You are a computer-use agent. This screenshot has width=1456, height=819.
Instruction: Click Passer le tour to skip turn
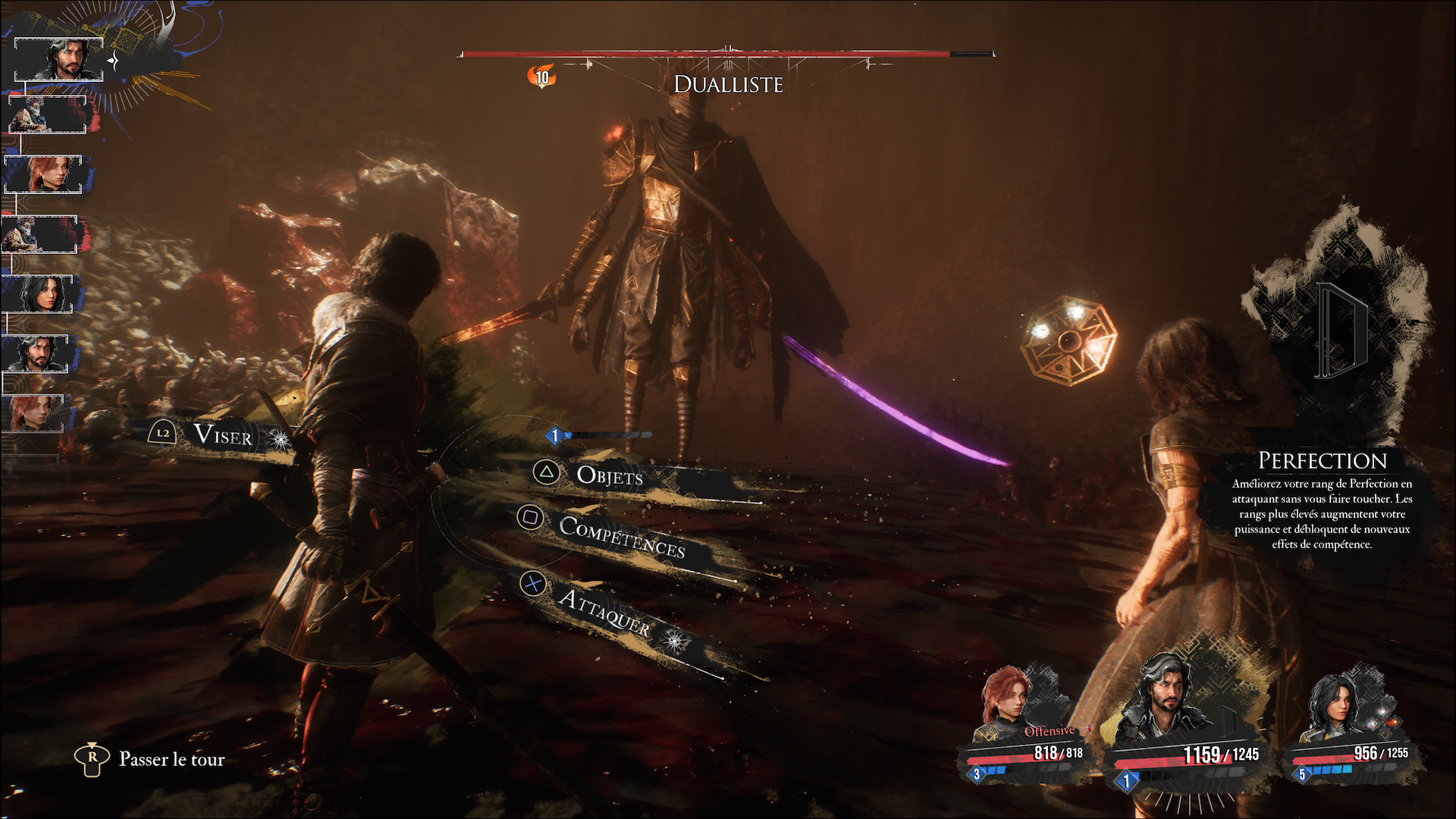pyautogui.click(x=171, y=759)
